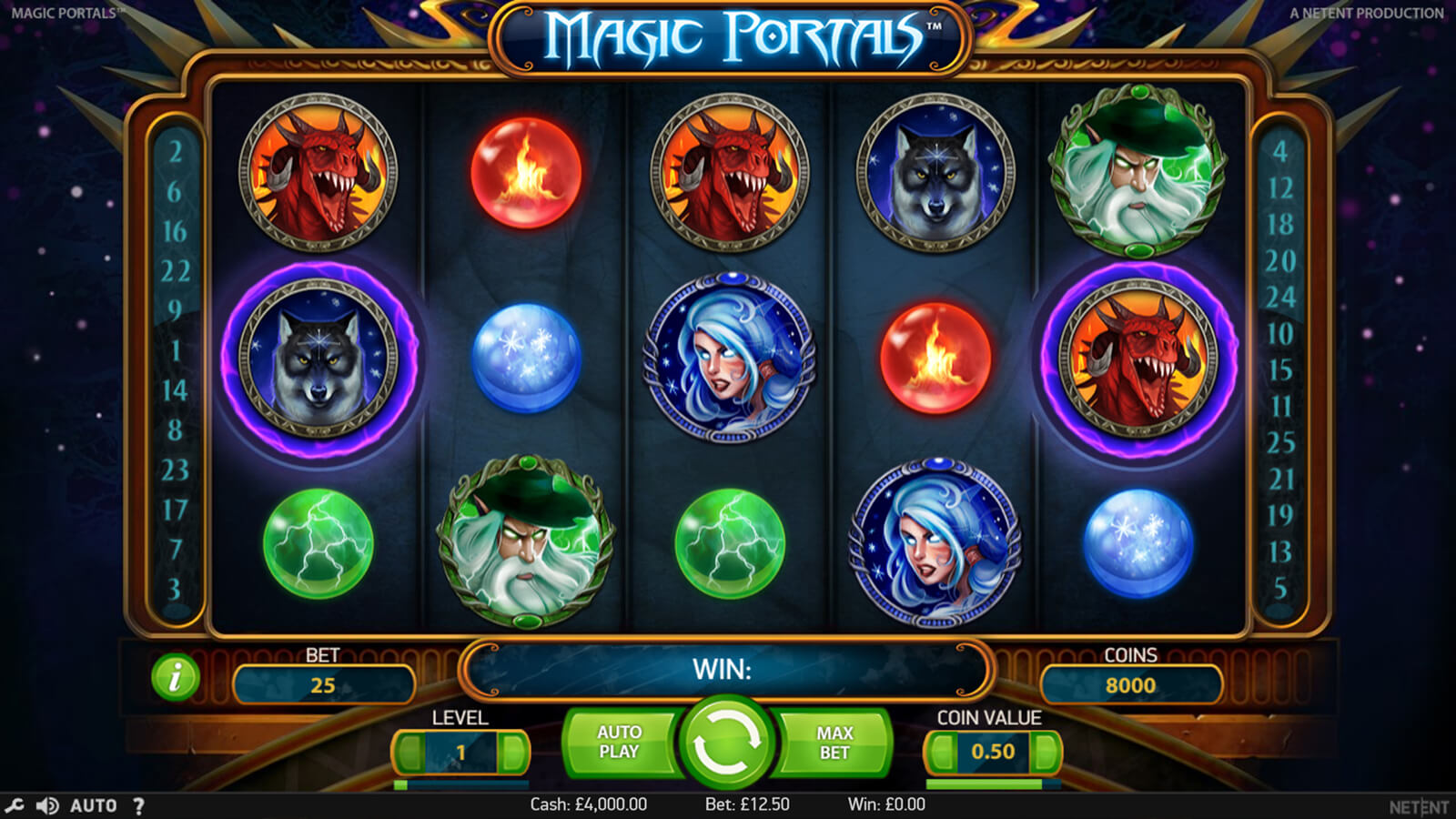Toggle sound with the speaker icon
Image resolution: width=1456 pixels, height=819 pixels.
46,805
